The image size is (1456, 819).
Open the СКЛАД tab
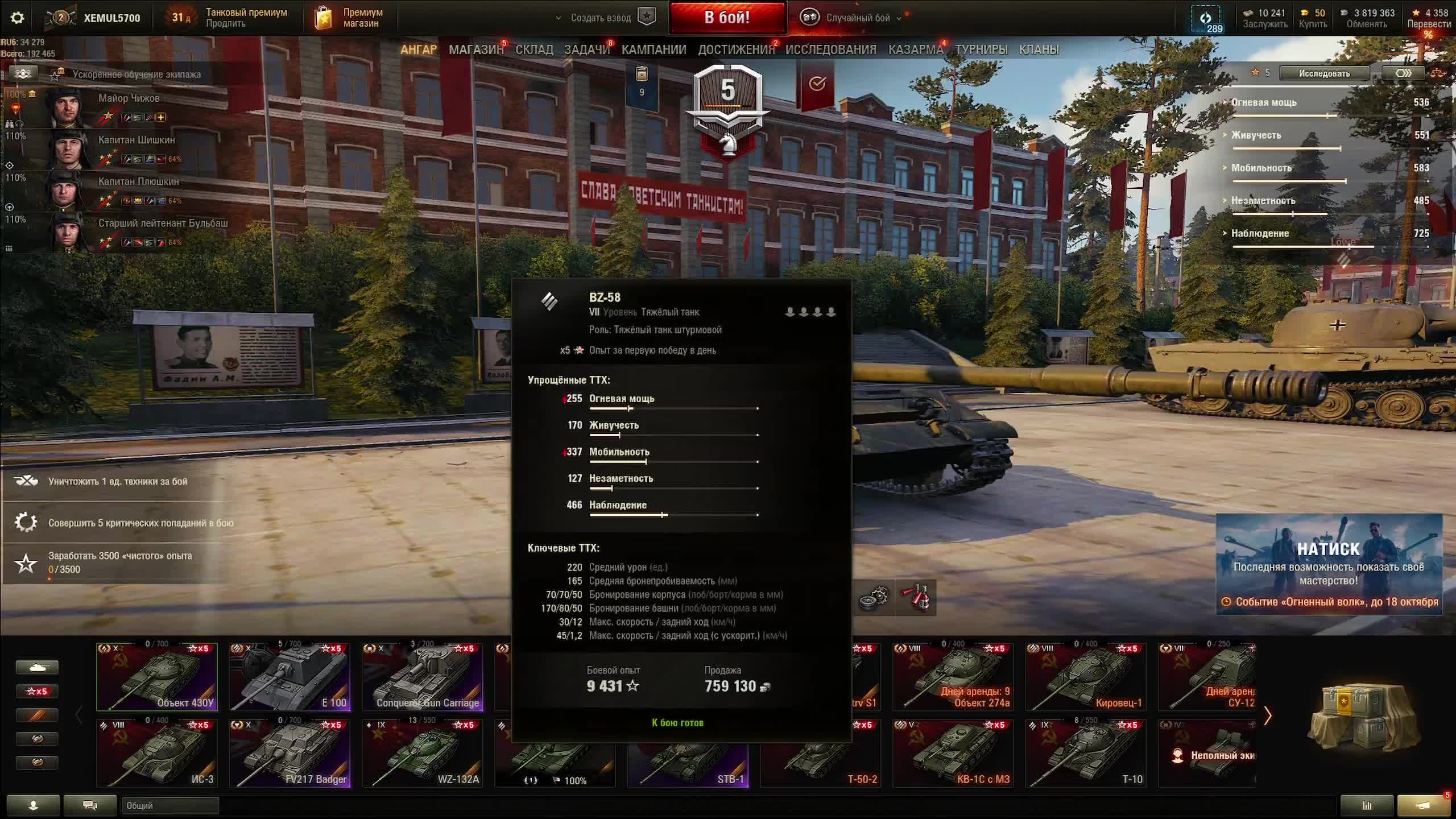[x=534, y=50]
